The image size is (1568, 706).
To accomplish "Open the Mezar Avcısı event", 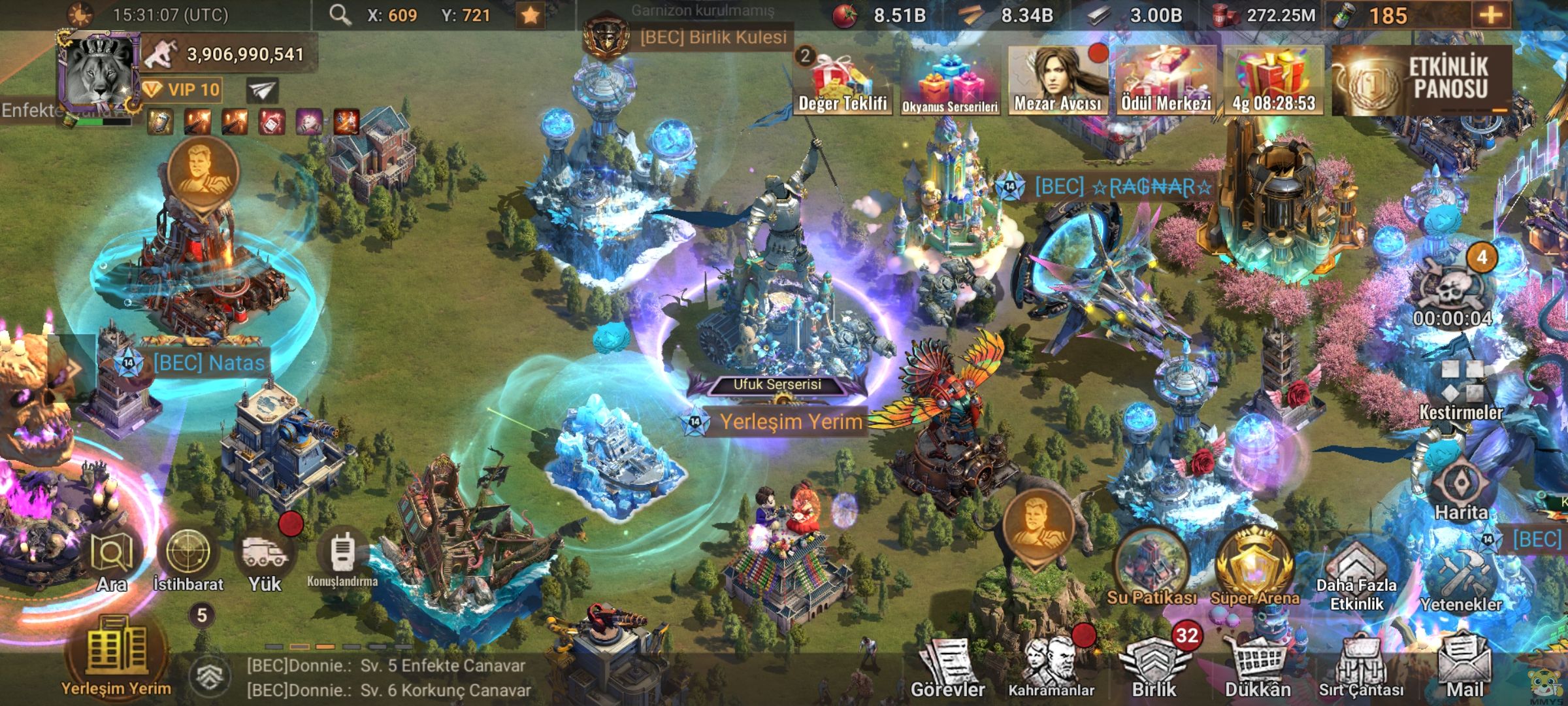I will 1058,80.
